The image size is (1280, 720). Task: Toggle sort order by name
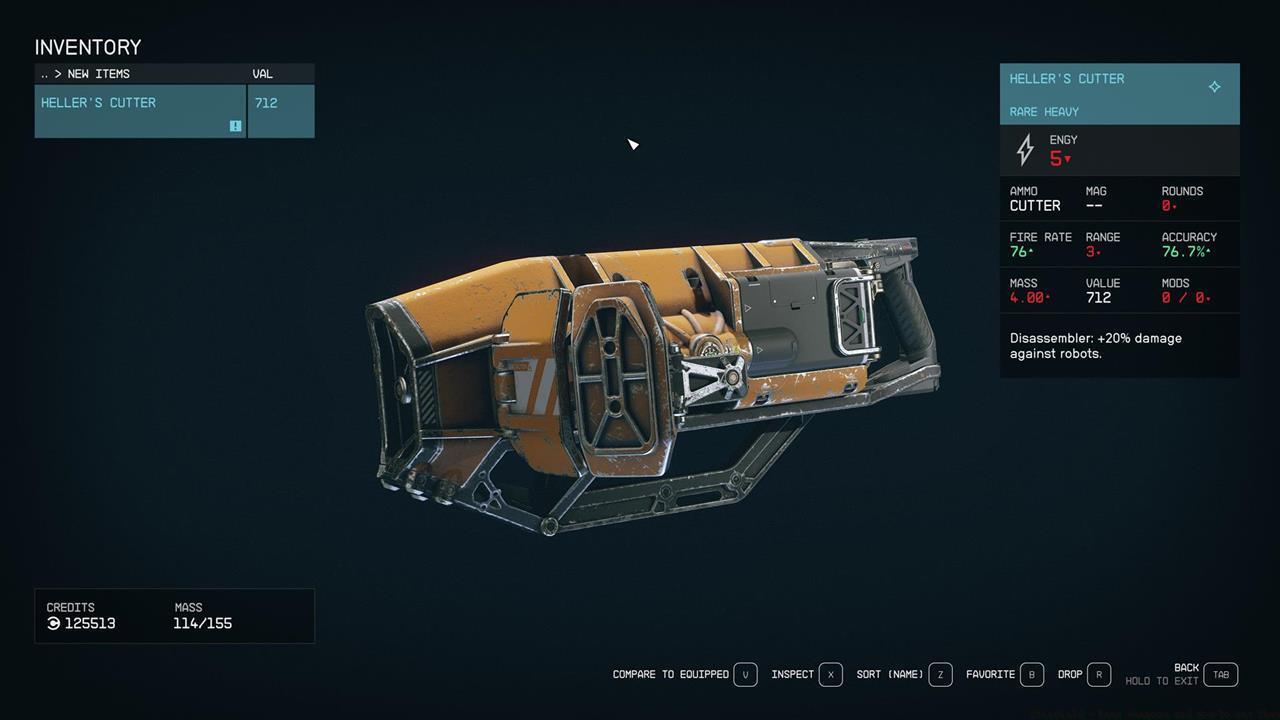[x=890, y=674]
